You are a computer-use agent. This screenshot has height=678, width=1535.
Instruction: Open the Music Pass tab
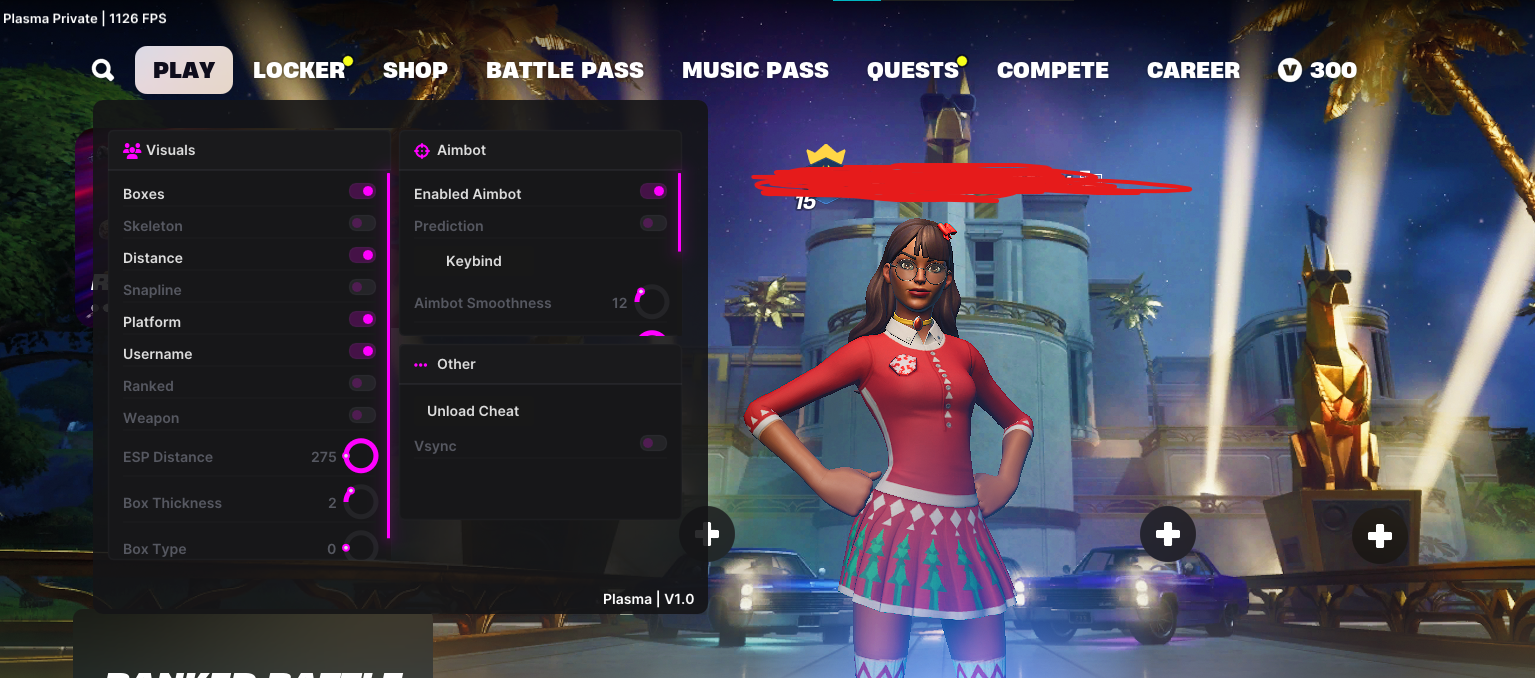(755, 70)
